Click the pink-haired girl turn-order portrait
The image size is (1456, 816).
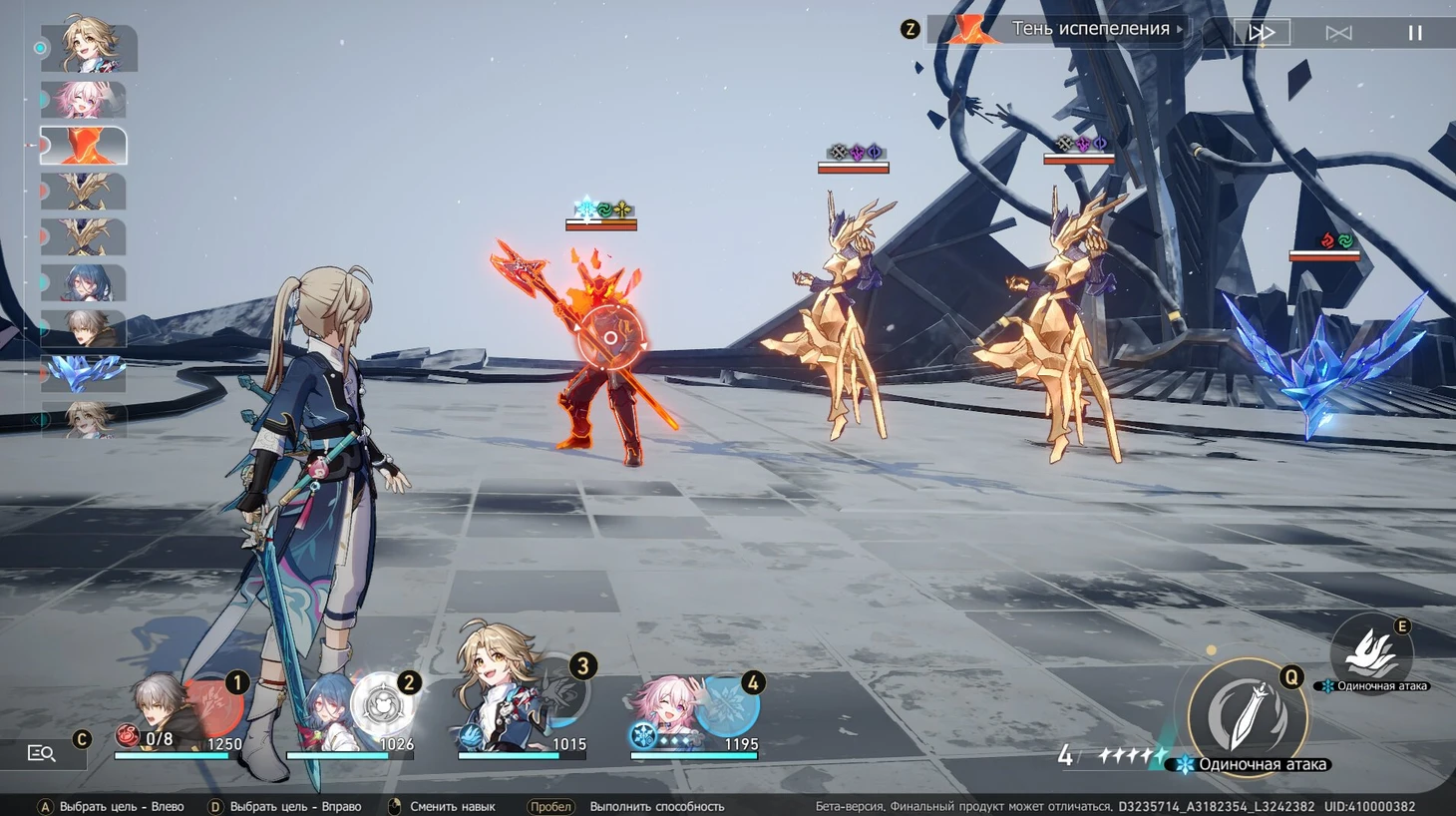84,100
